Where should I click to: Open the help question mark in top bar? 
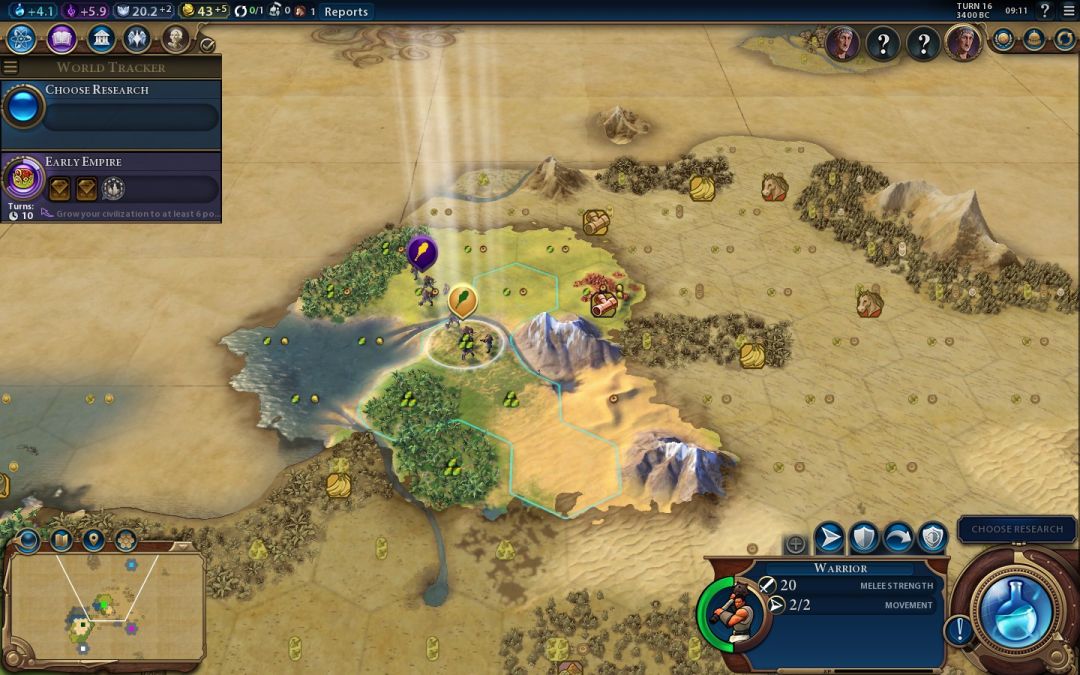coord(1045,11)
